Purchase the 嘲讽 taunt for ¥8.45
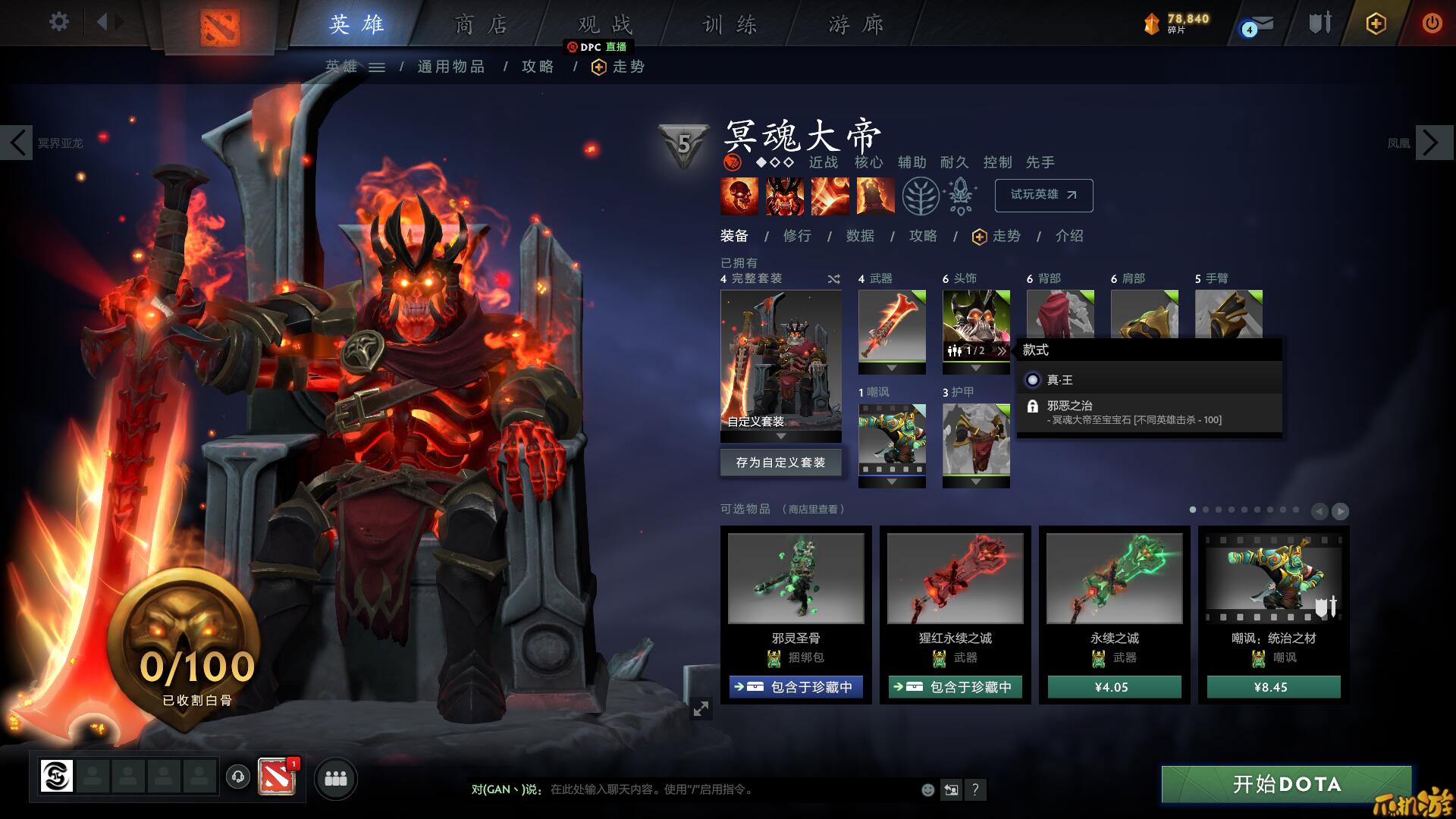 point(1273,687)
